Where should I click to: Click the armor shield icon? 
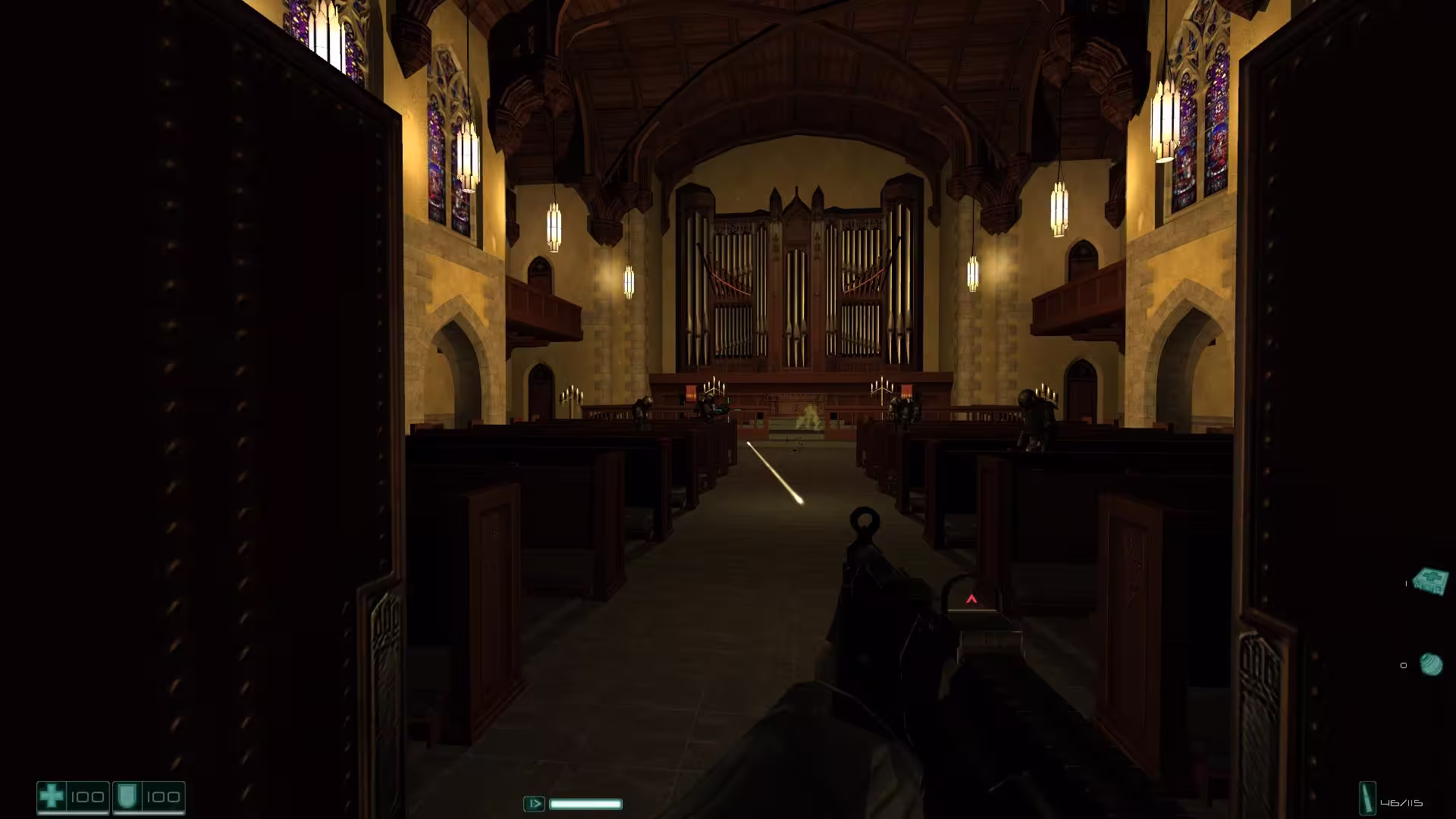(x=127, y=797)
